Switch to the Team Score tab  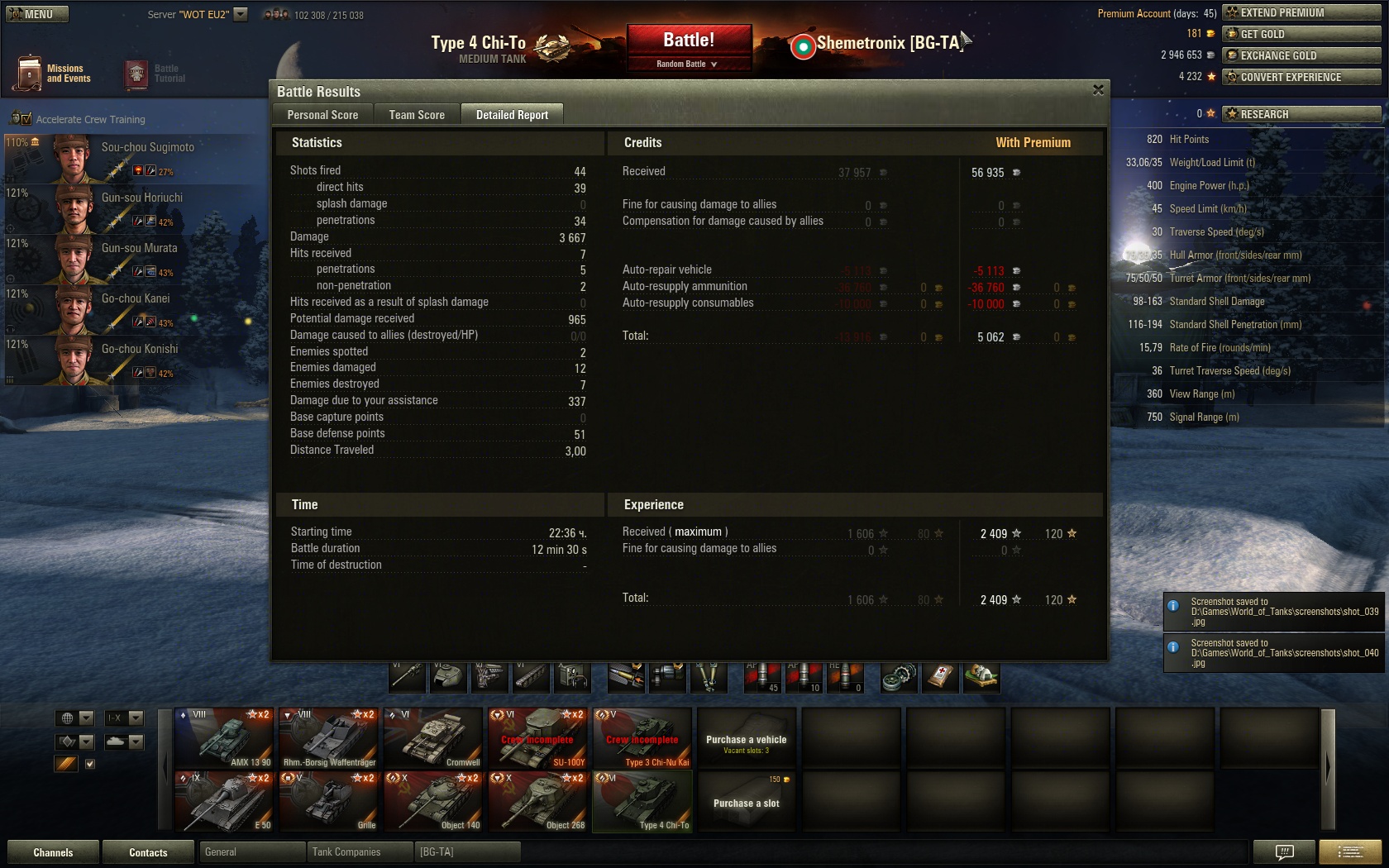417,115
